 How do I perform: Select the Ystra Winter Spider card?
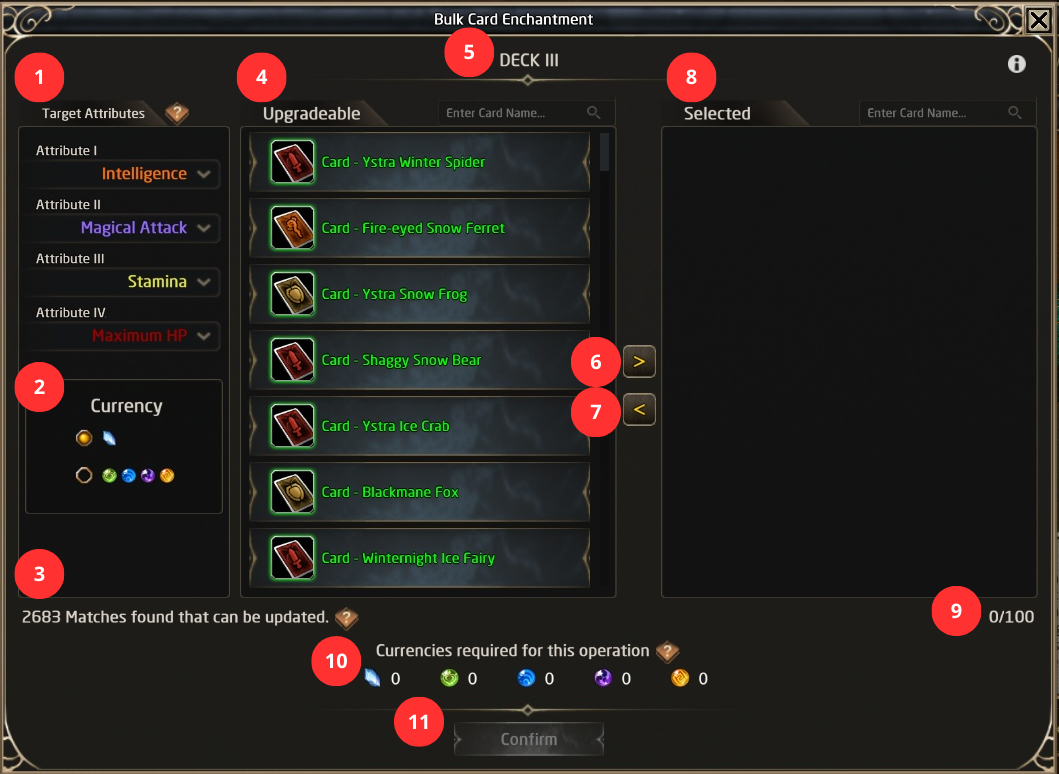click(419, 162)
